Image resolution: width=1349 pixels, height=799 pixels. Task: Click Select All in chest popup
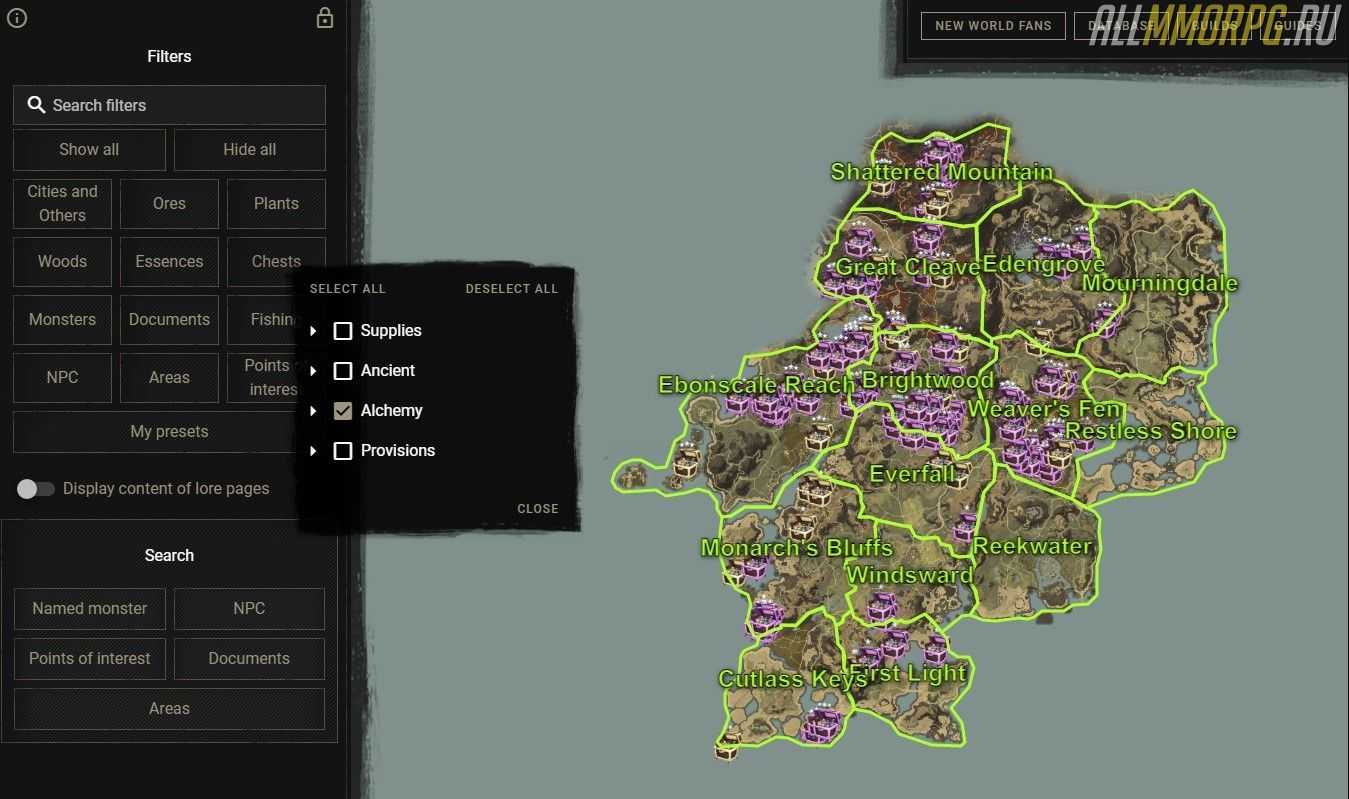click(347, 289)
